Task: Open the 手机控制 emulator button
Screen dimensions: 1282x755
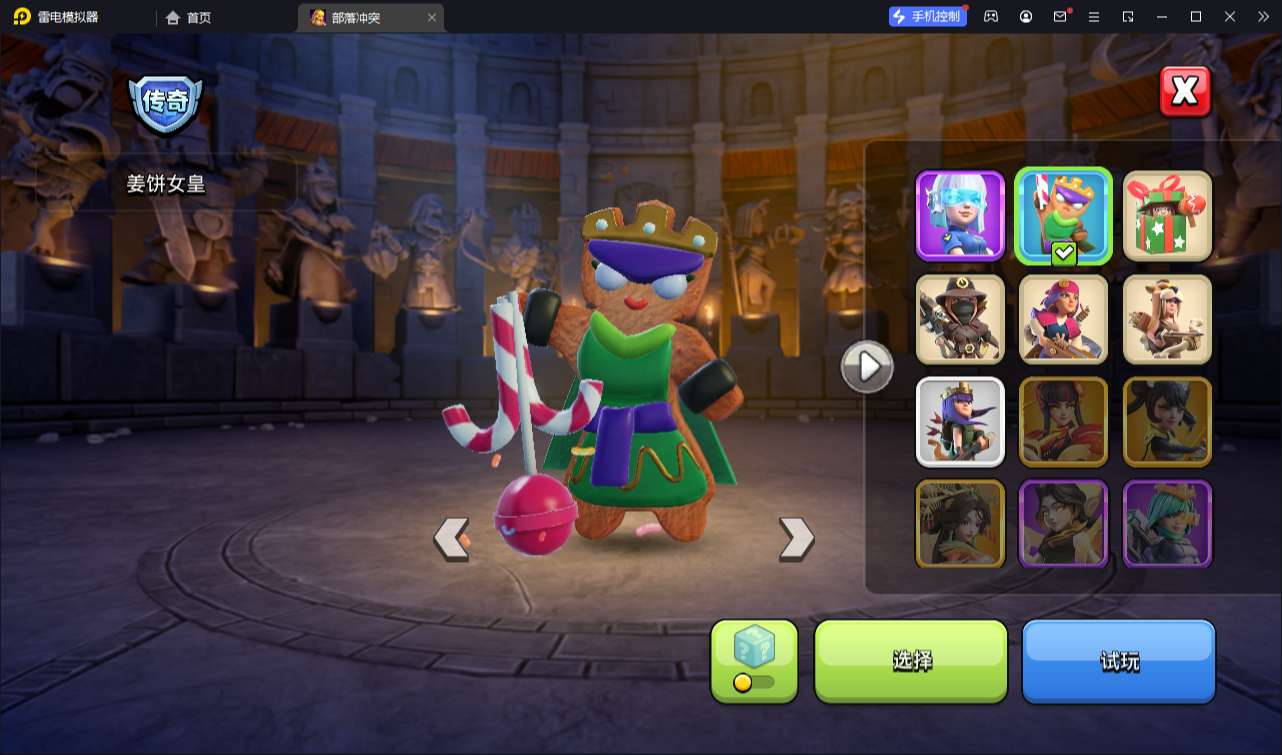Action: point(928,17)
